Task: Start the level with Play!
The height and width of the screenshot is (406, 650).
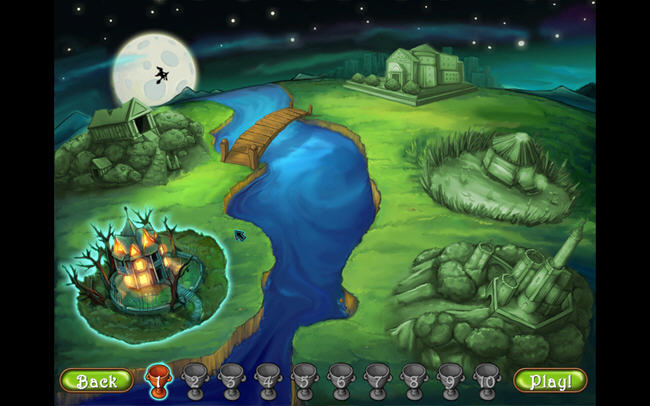Action: (x=550, y=381)
